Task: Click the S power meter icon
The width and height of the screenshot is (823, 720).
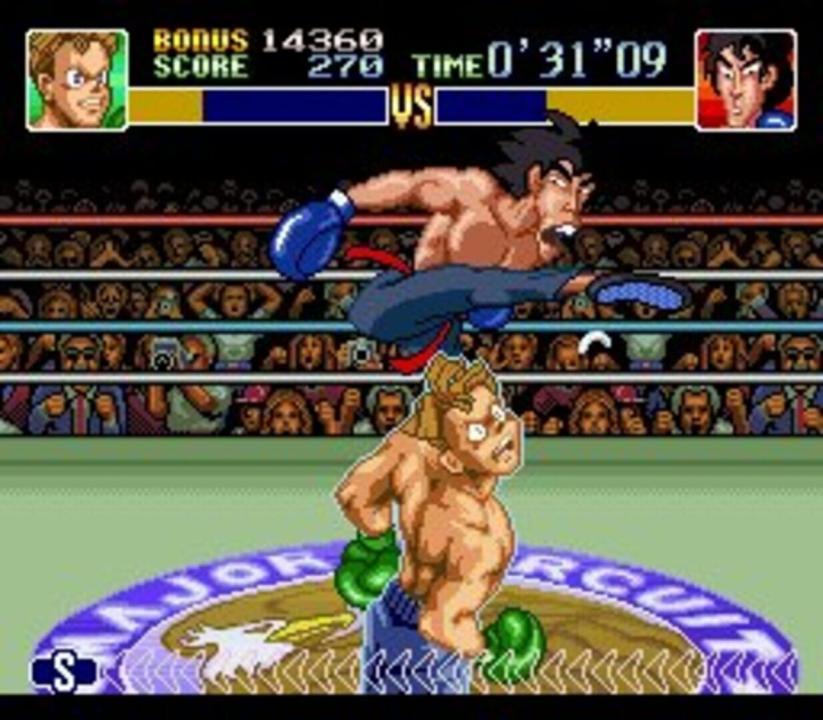Action: [64, 673]
